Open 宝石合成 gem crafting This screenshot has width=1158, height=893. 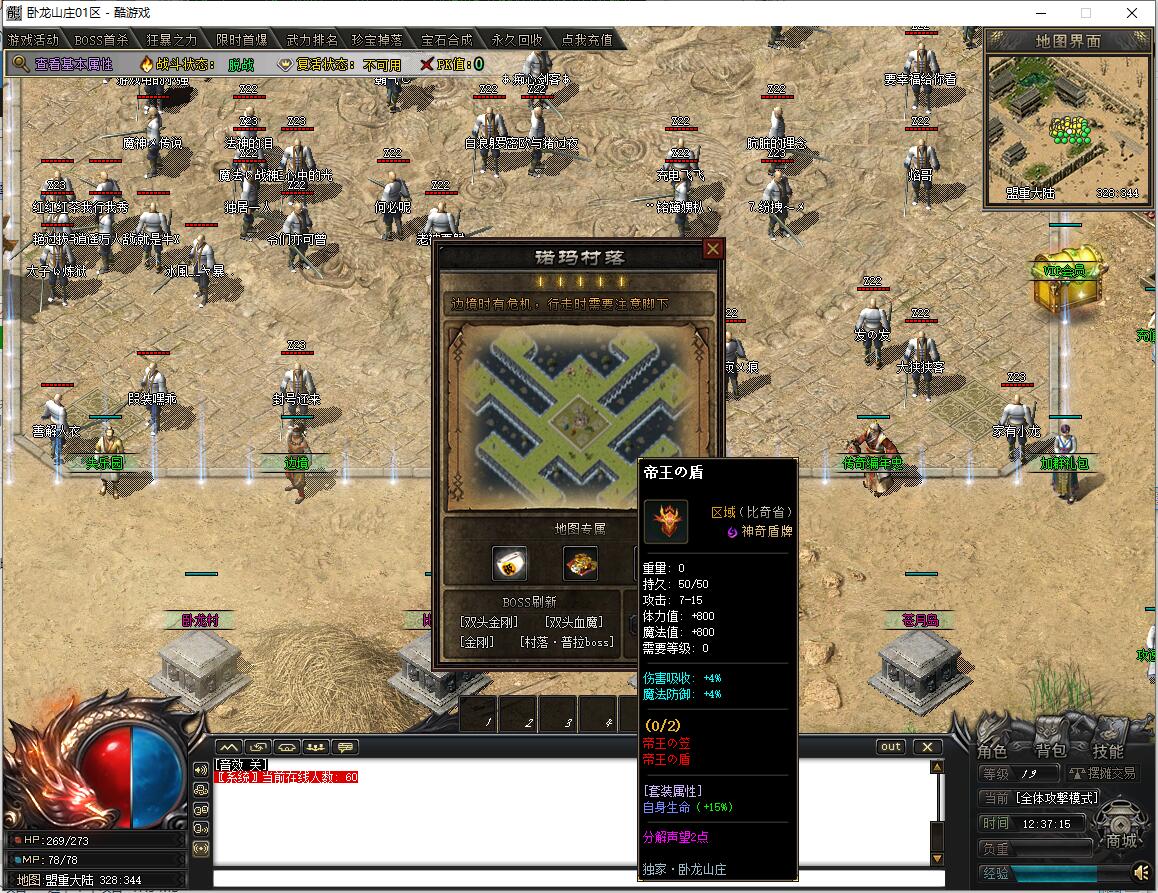click(447, 40)
